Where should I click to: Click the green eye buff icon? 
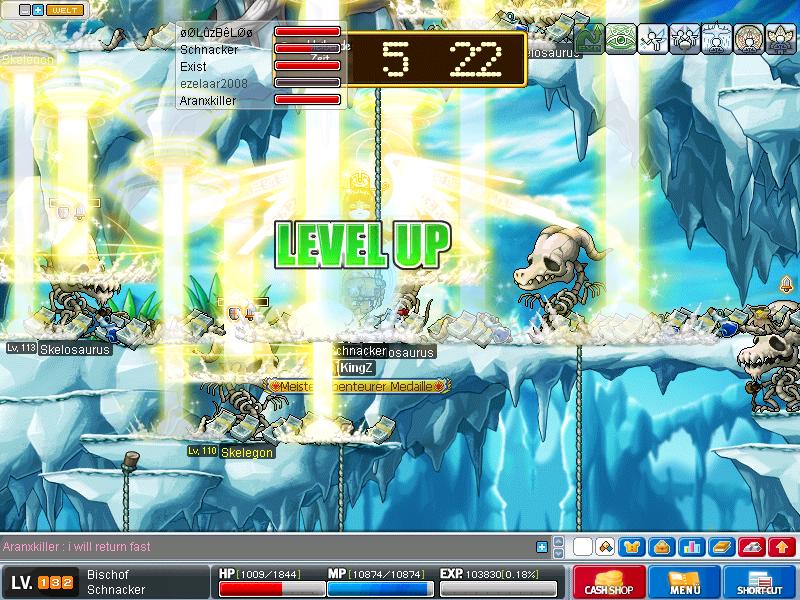(x=621, y=38)
